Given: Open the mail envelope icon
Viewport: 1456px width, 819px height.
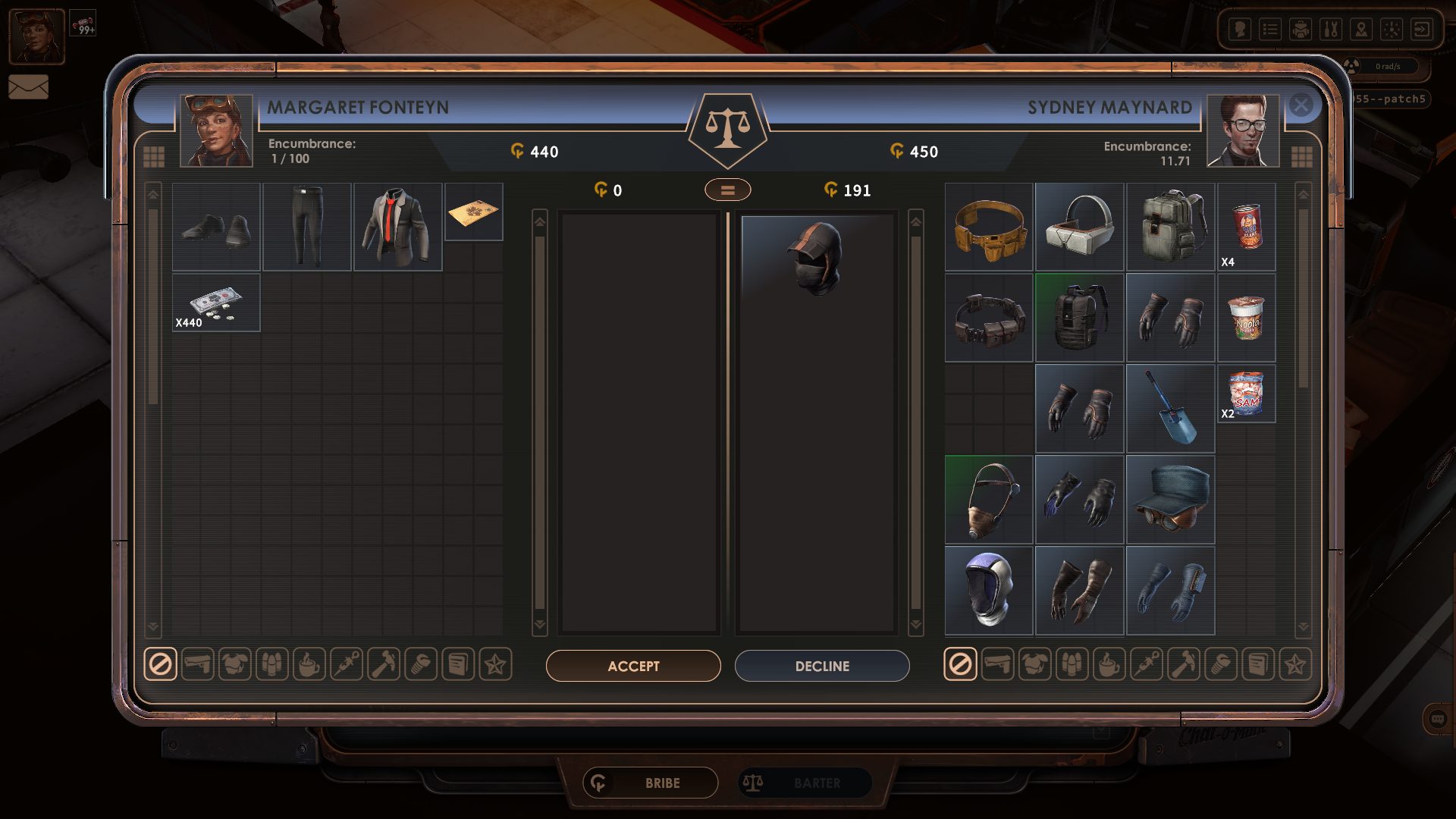Looking at the screenshot, I should [28, 87].
